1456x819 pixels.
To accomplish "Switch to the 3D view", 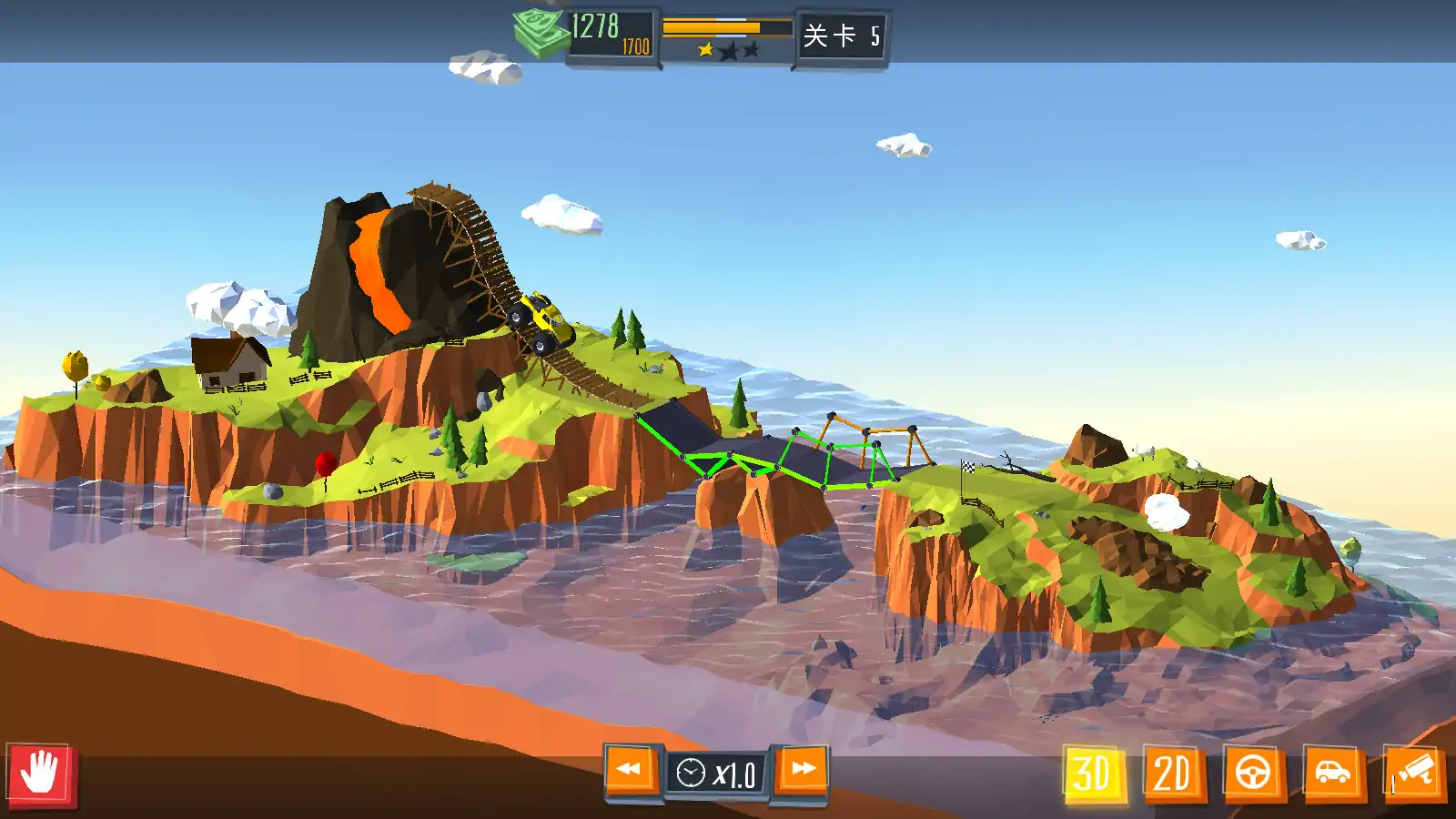I will (x=1093, y=774).
